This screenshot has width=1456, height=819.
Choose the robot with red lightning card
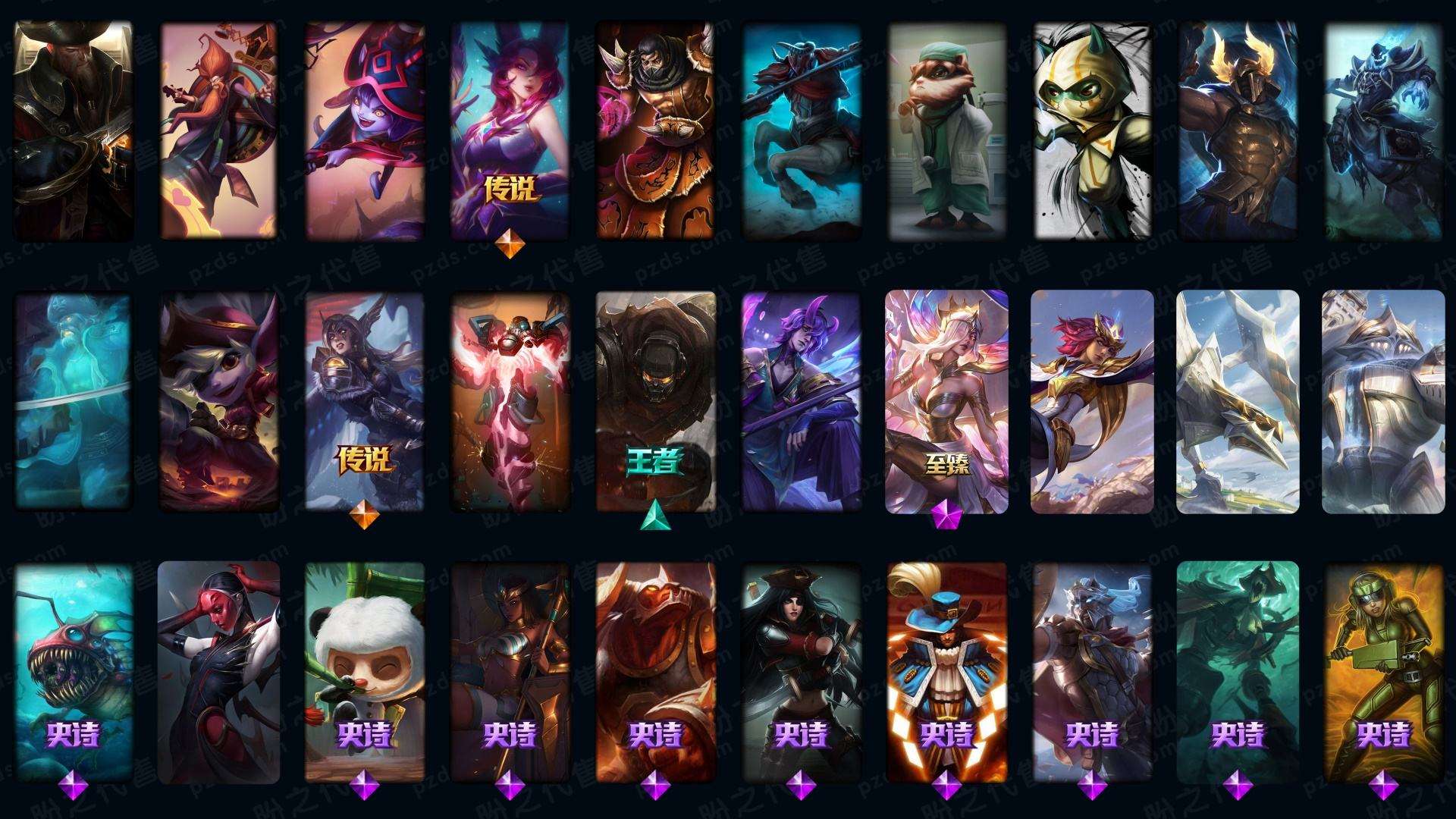click(510, 402)
